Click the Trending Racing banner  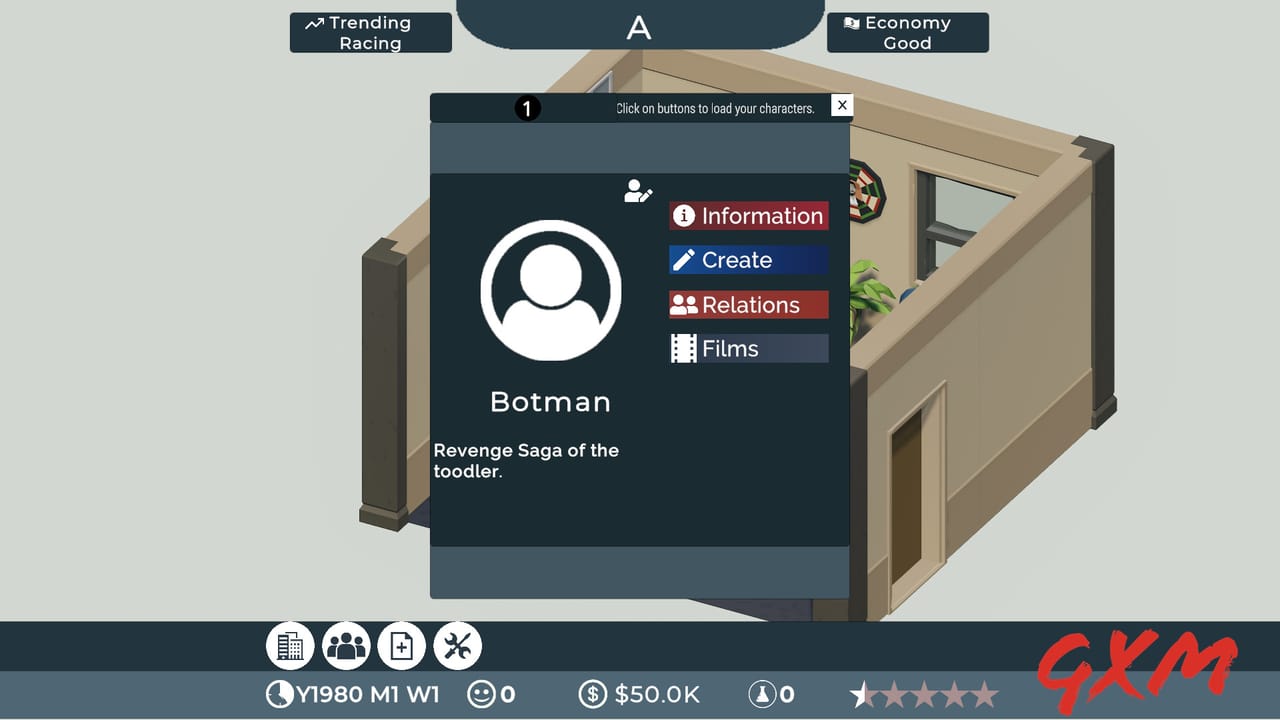370,32
